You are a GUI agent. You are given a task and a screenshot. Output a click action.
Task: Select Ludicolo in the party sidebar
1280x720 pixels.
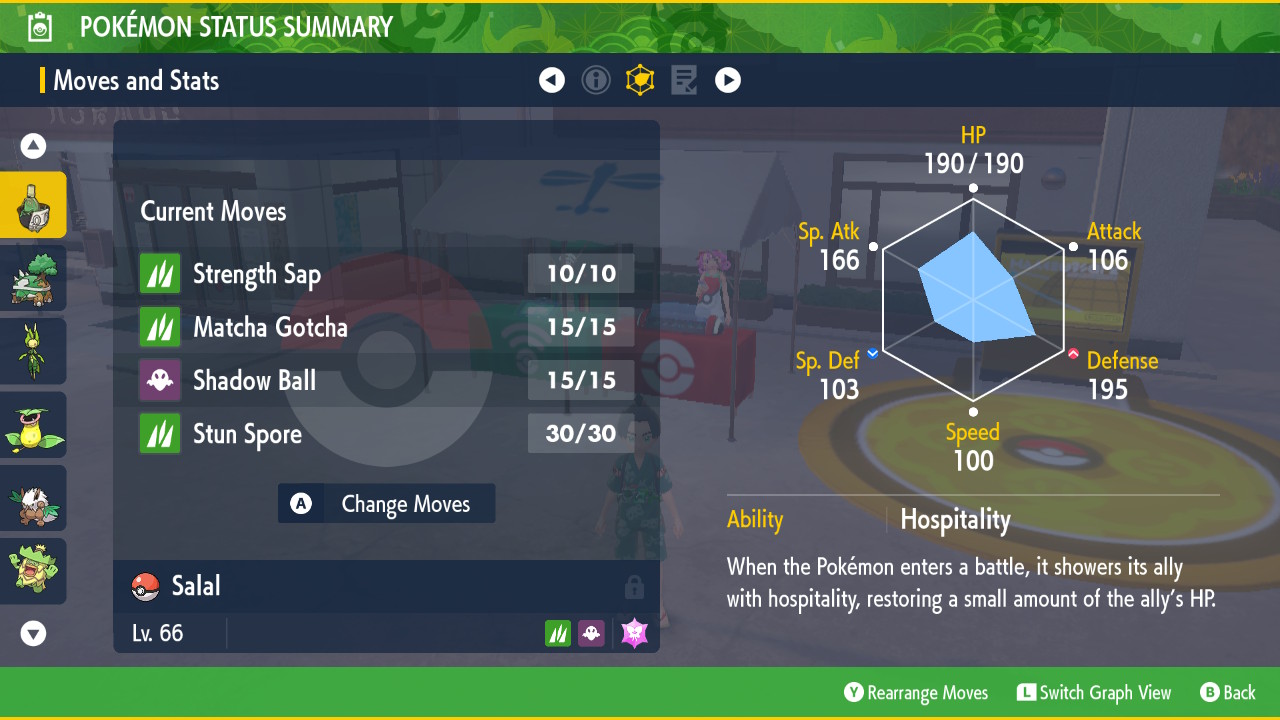33,571
